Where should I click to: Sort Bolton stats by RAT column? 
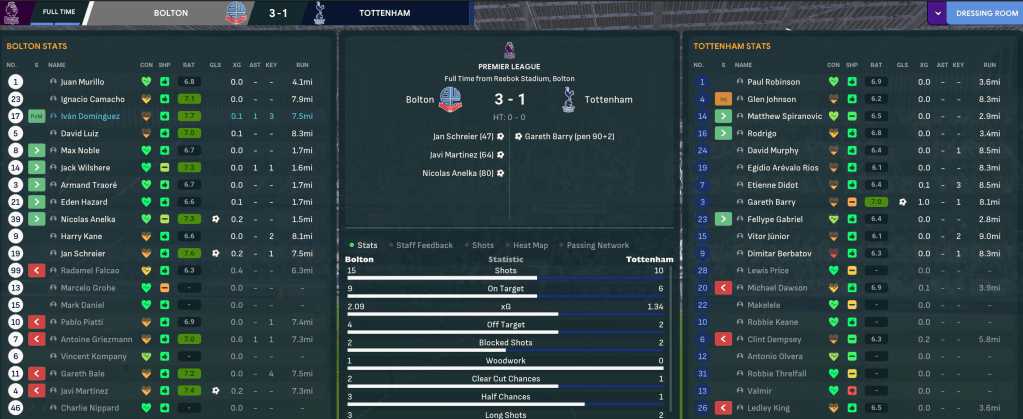[189, 65]
